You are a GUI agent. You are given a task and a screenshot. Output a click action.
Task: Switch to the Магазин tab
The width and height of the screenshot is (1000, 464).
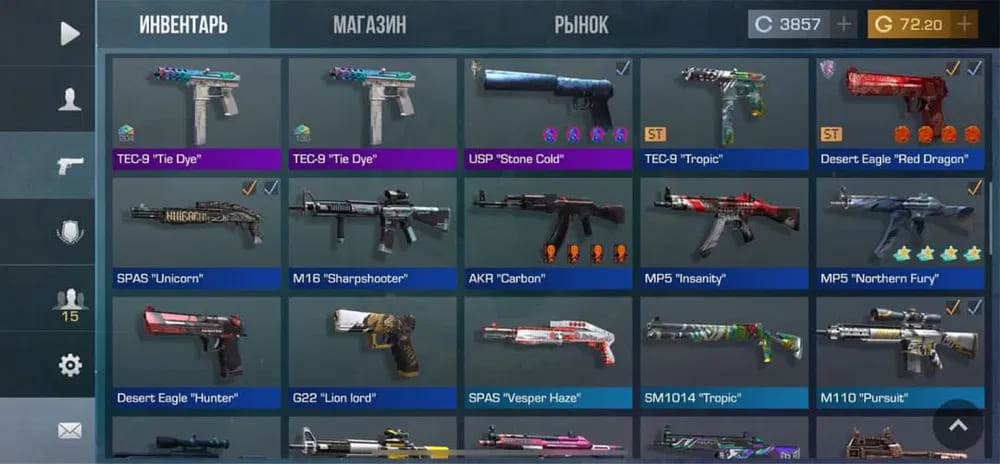pos(370,24)
